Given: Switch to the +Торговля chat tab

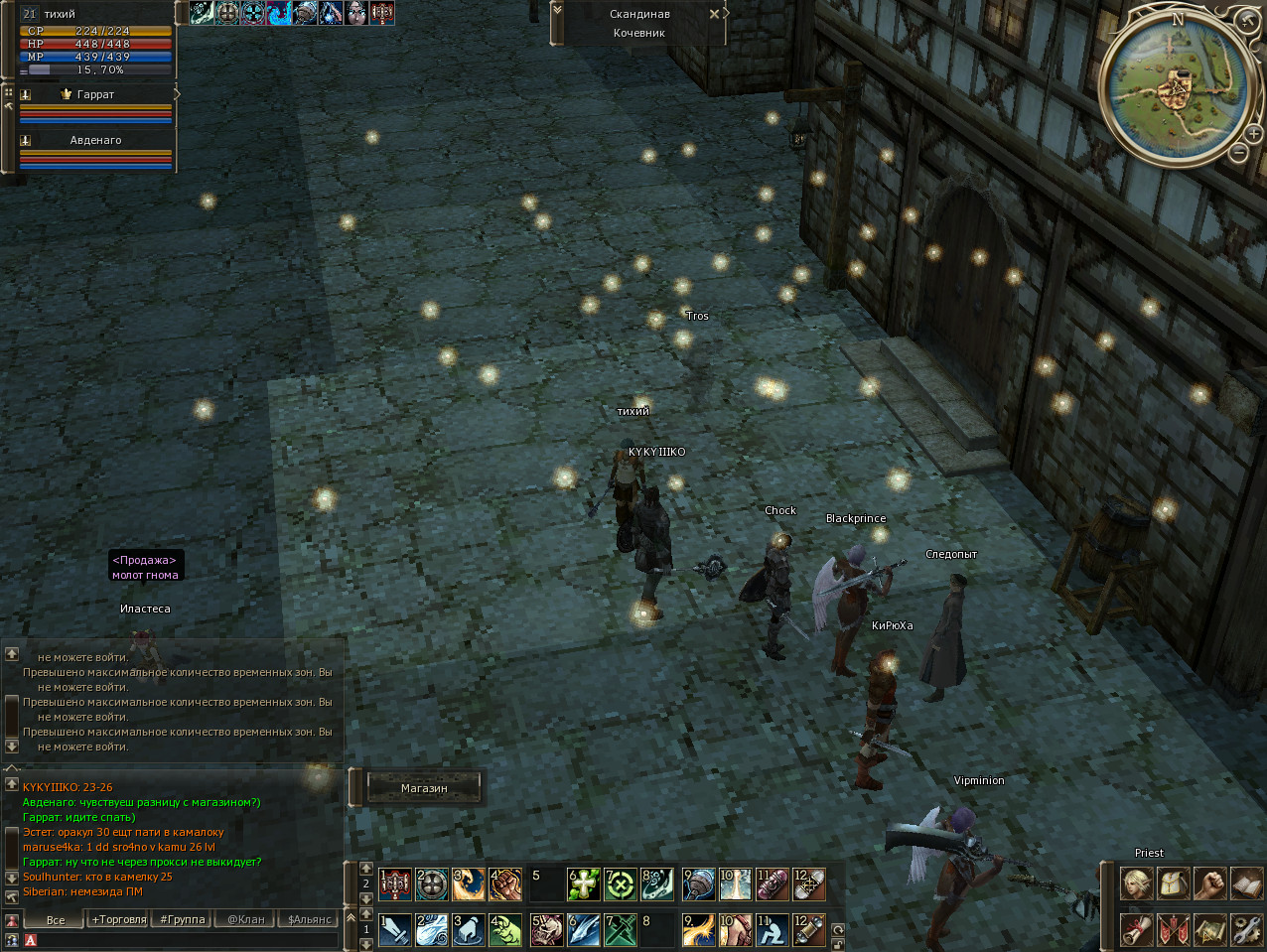Looking at the screenshot, I should click(x=119, y=920).
